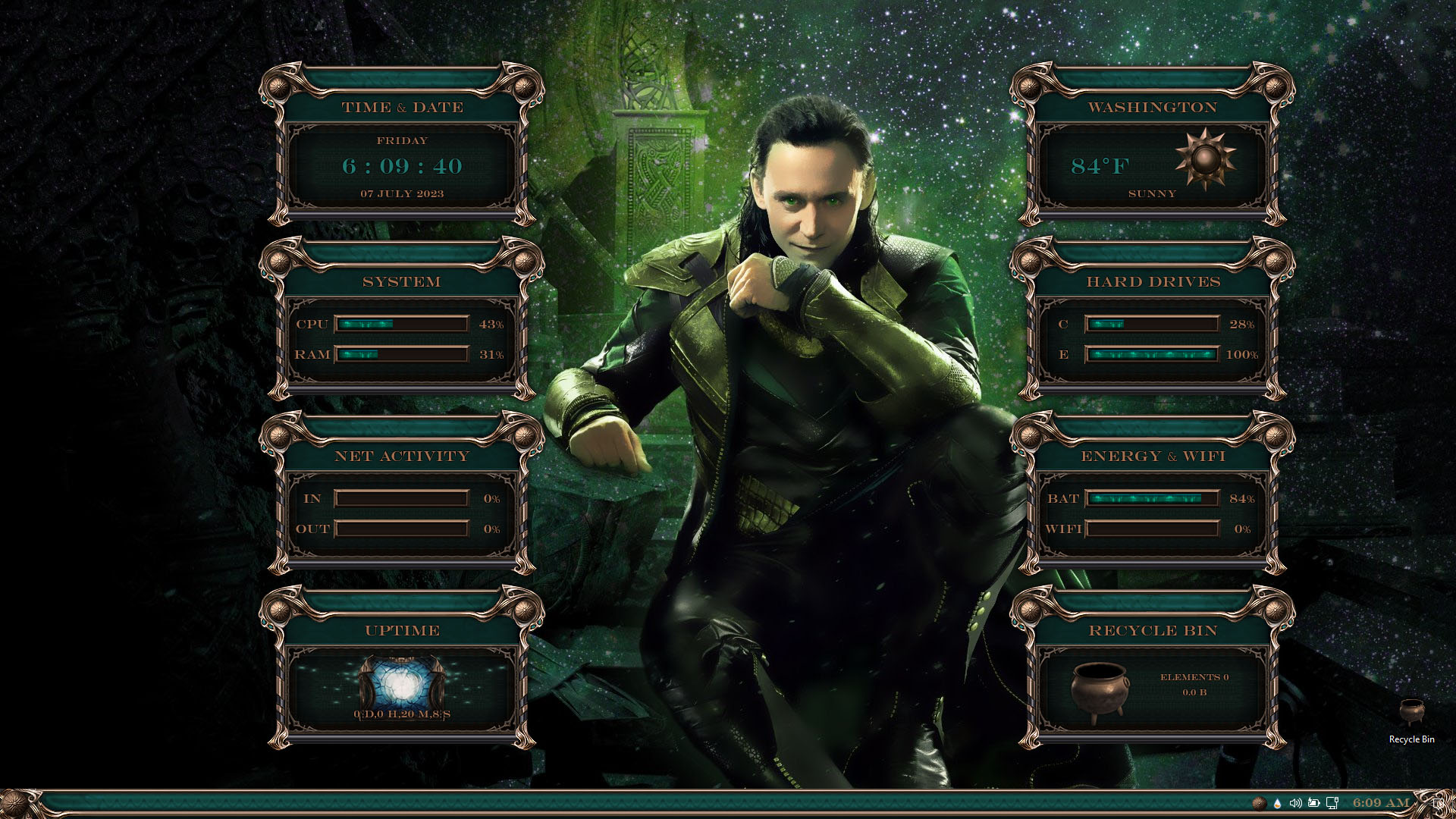Screen dimensions: 1456x819
Task: Open the Rainmeter droplet tray icon
Action: coord(1278,803)
